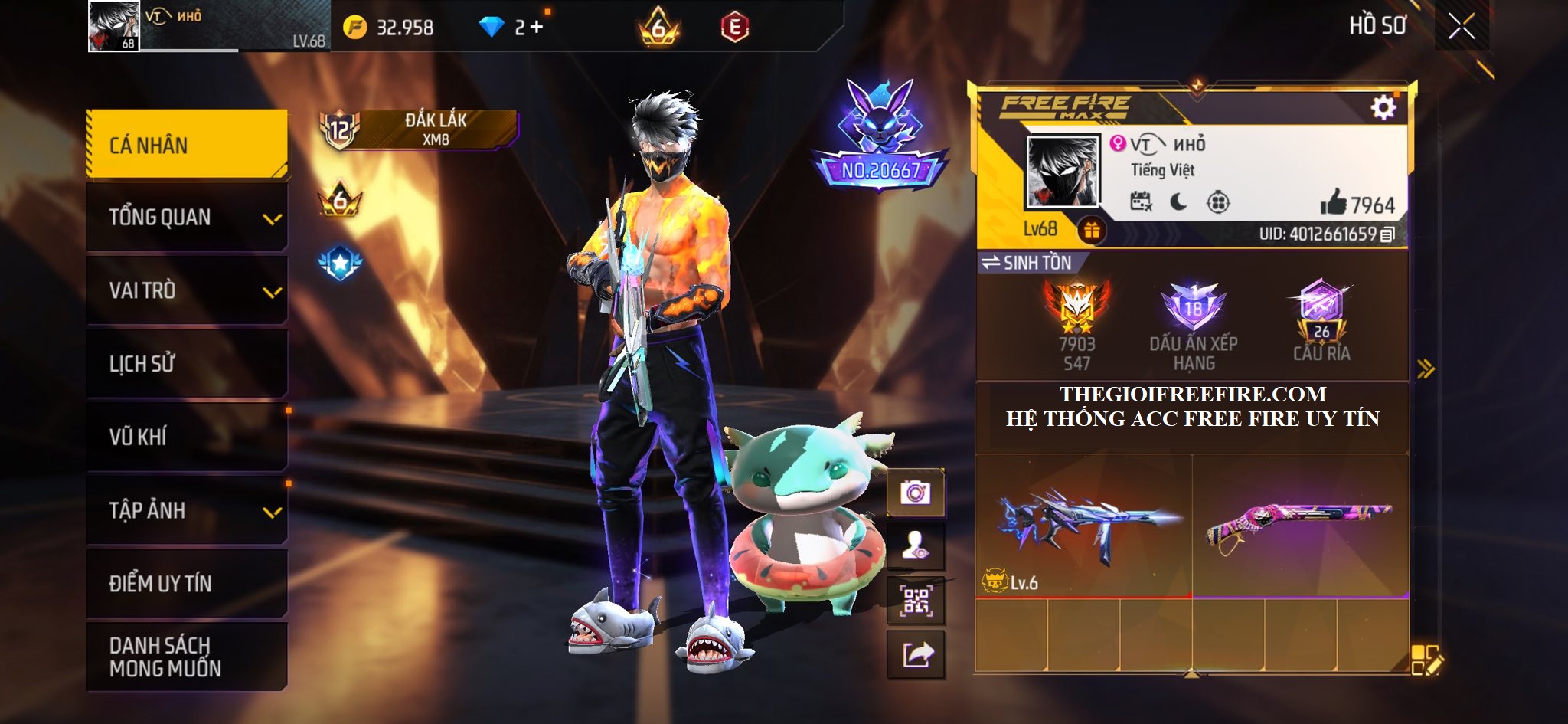Tap the share arrow button
Image resolution: width=1568 pixels, height=724 pixels.
pyautogui.click(x=916, y=655)
